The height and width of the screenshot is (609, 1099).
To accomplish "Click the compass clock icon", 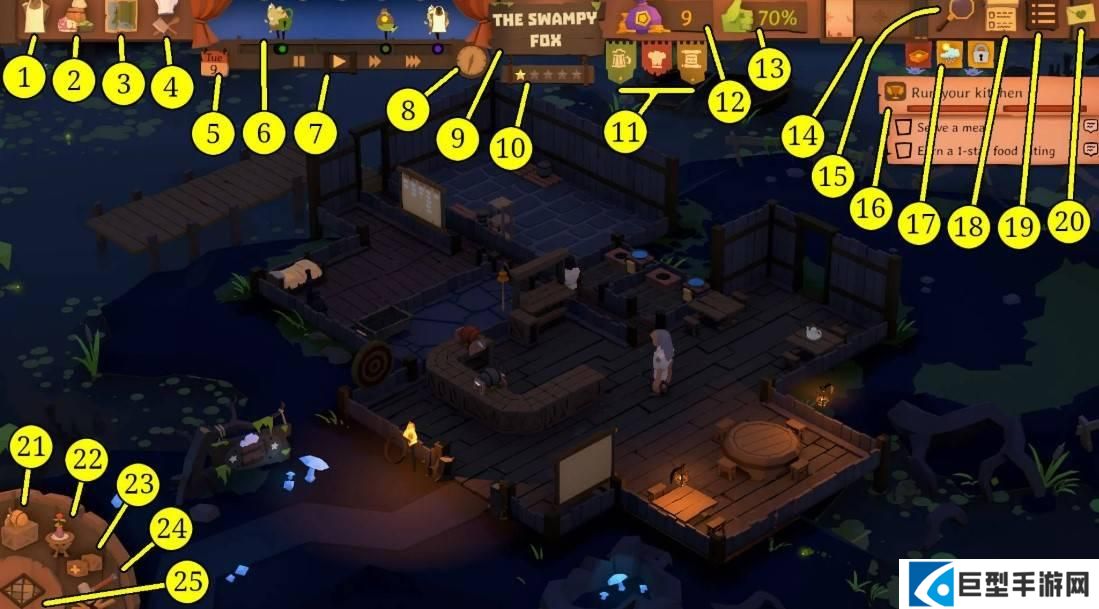I will click(472, 59).
